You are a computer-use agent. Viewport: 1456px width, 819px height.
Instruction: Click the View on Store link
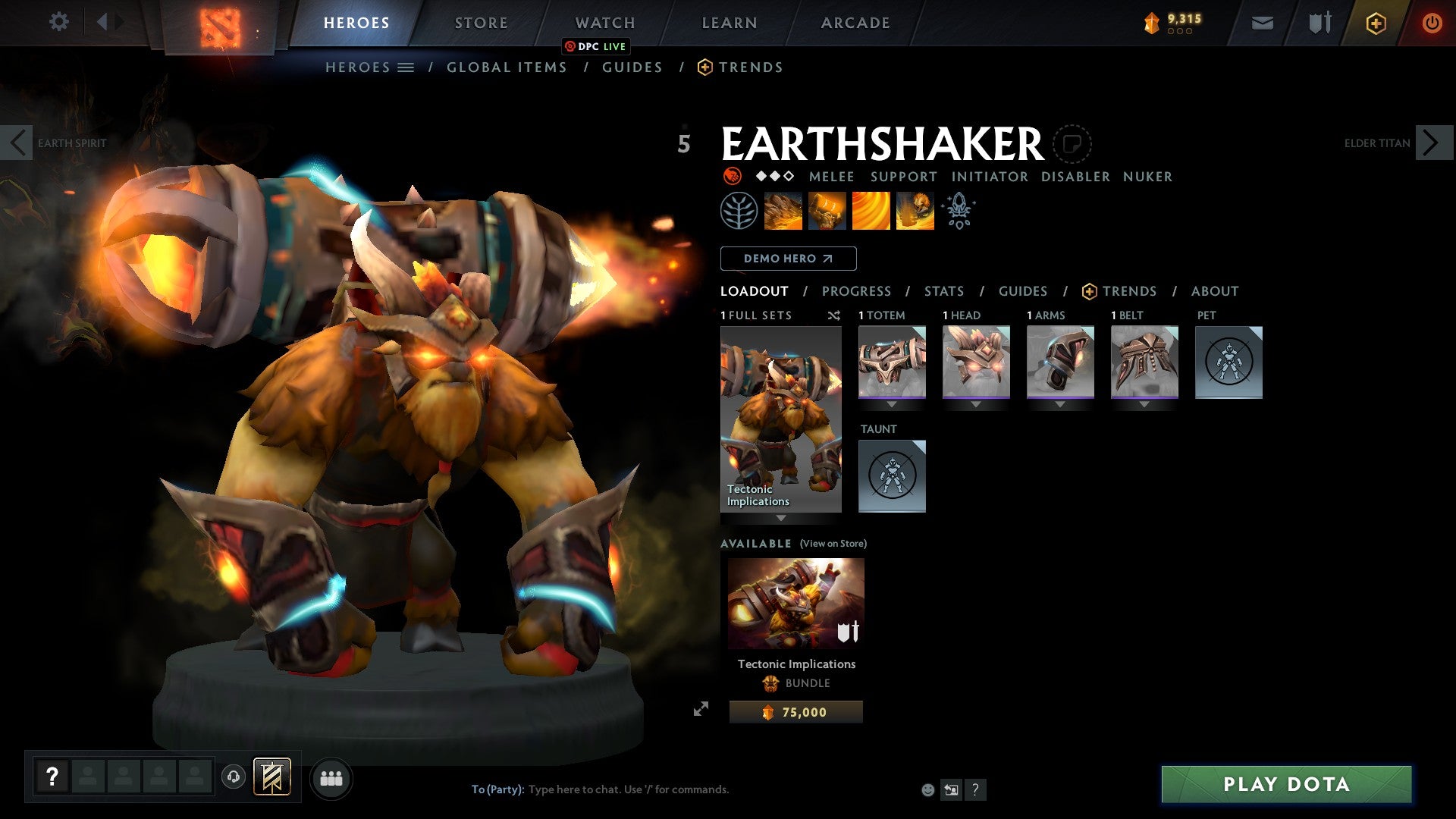click(x=832, y=544)
